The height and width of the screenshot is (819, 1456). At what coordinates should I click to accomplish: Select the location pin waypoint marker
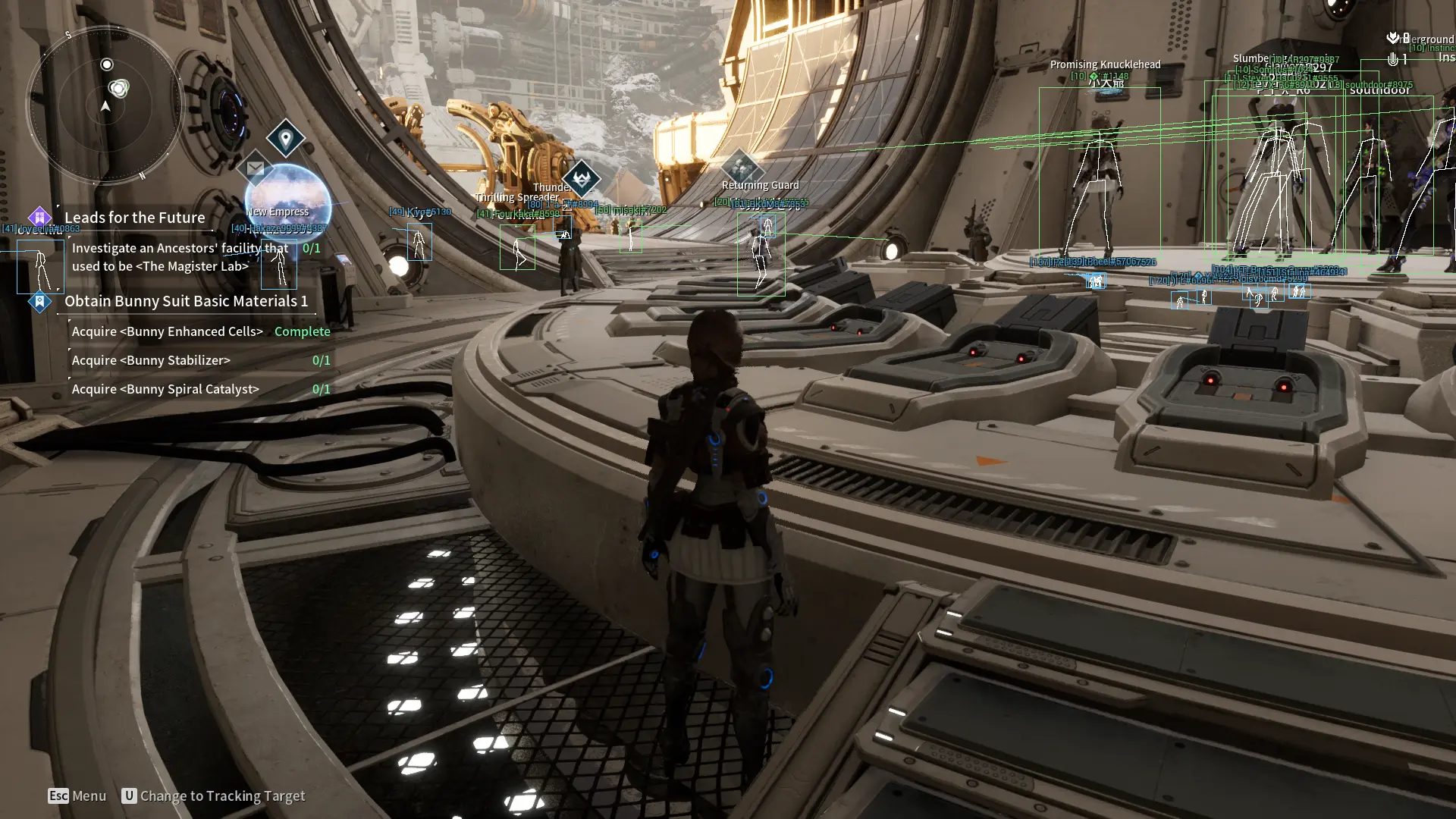(286, 139)
